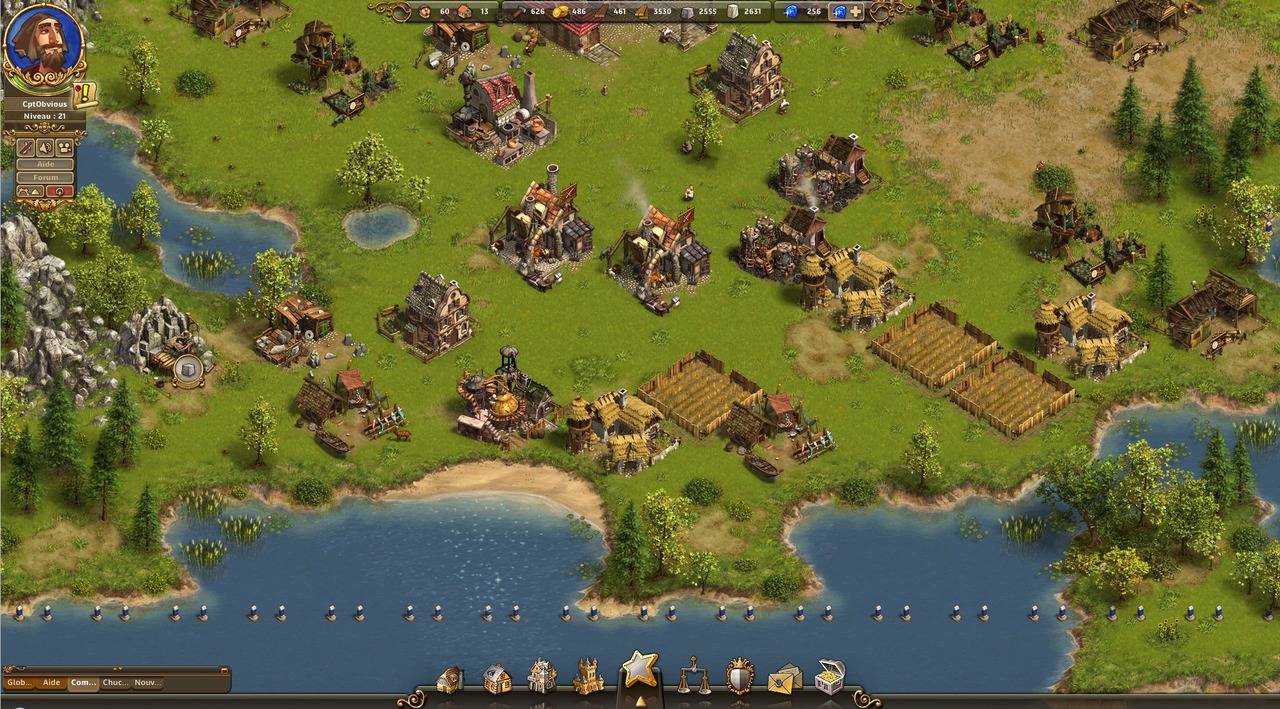The width and height of the screenshot is (1280, 709).
Task: Open the golden castle building menu
Action: [x=588, y=677]
